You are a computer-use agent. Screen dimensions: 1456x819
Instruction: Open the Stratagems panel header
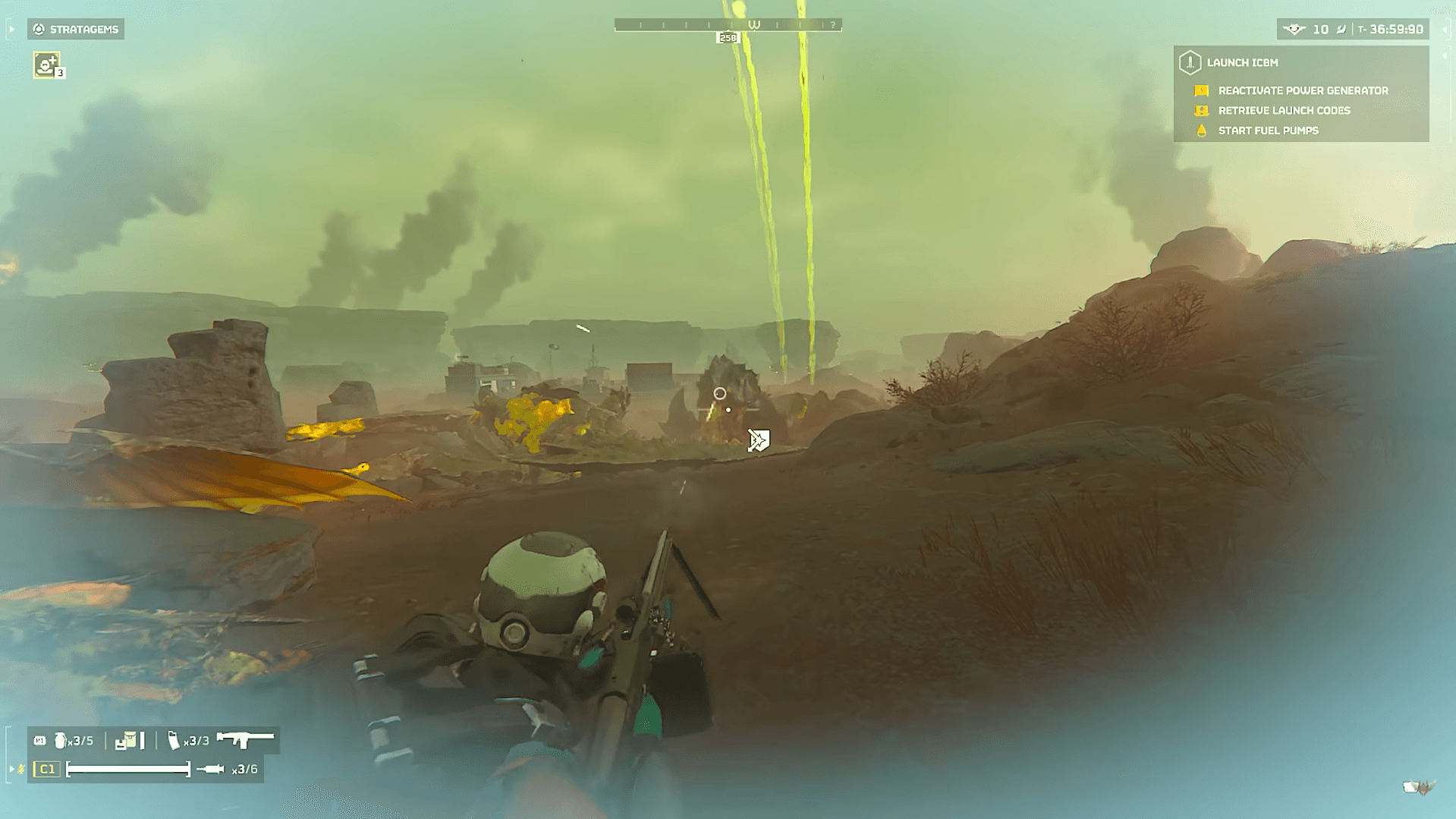pyautogui.click(x=76, y=30)
